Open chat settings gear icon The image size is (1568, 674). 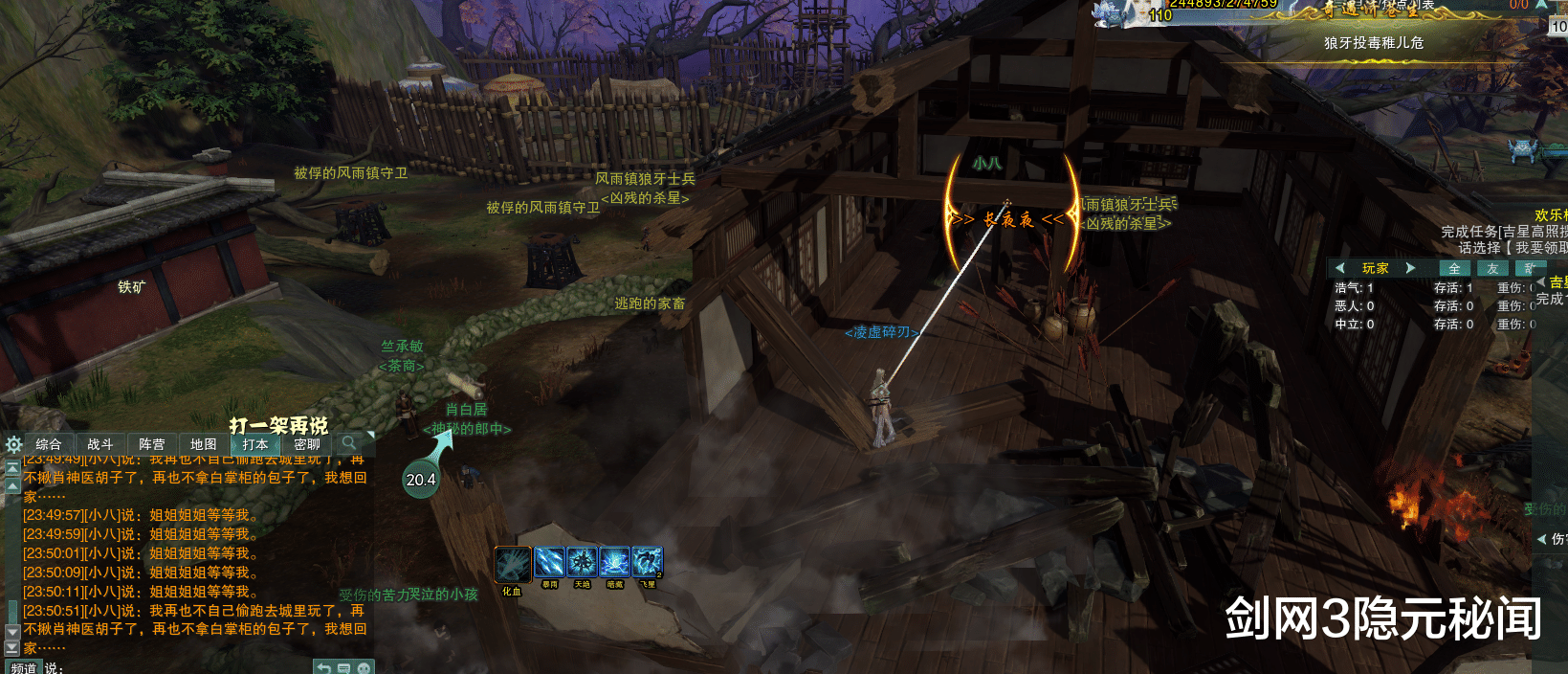(13, 444)
